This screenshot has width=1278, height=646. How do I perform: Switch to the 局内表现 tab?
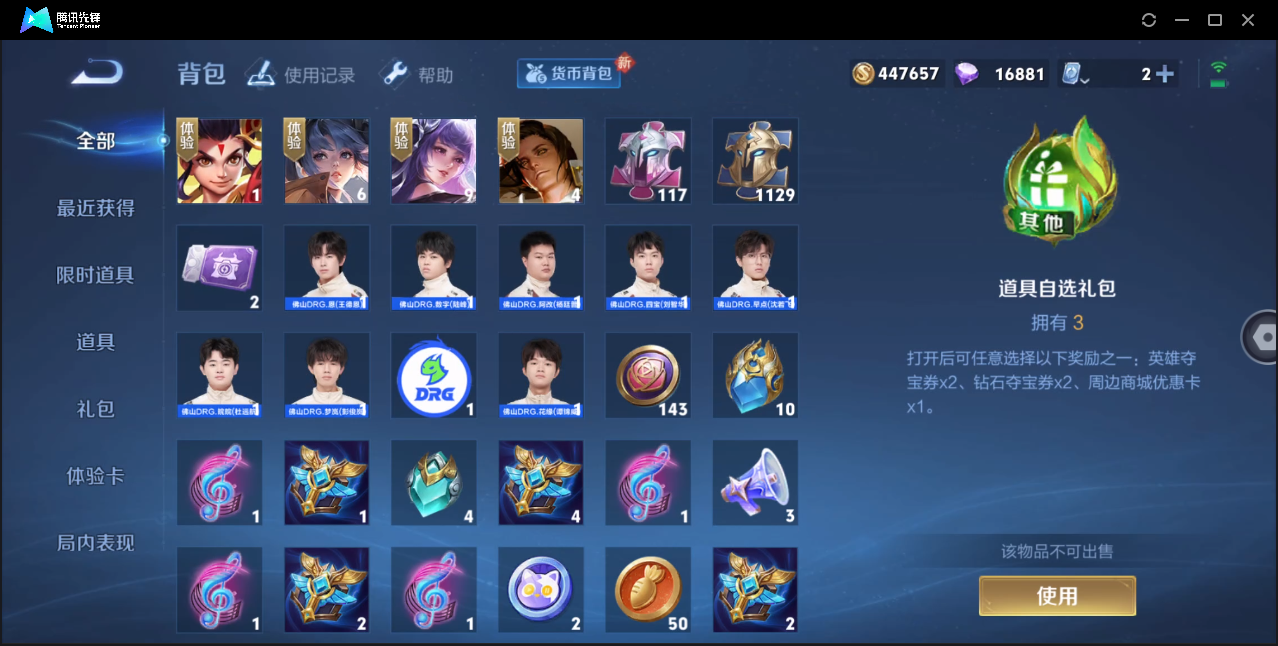pyautogui.click(x=95, y=543)
